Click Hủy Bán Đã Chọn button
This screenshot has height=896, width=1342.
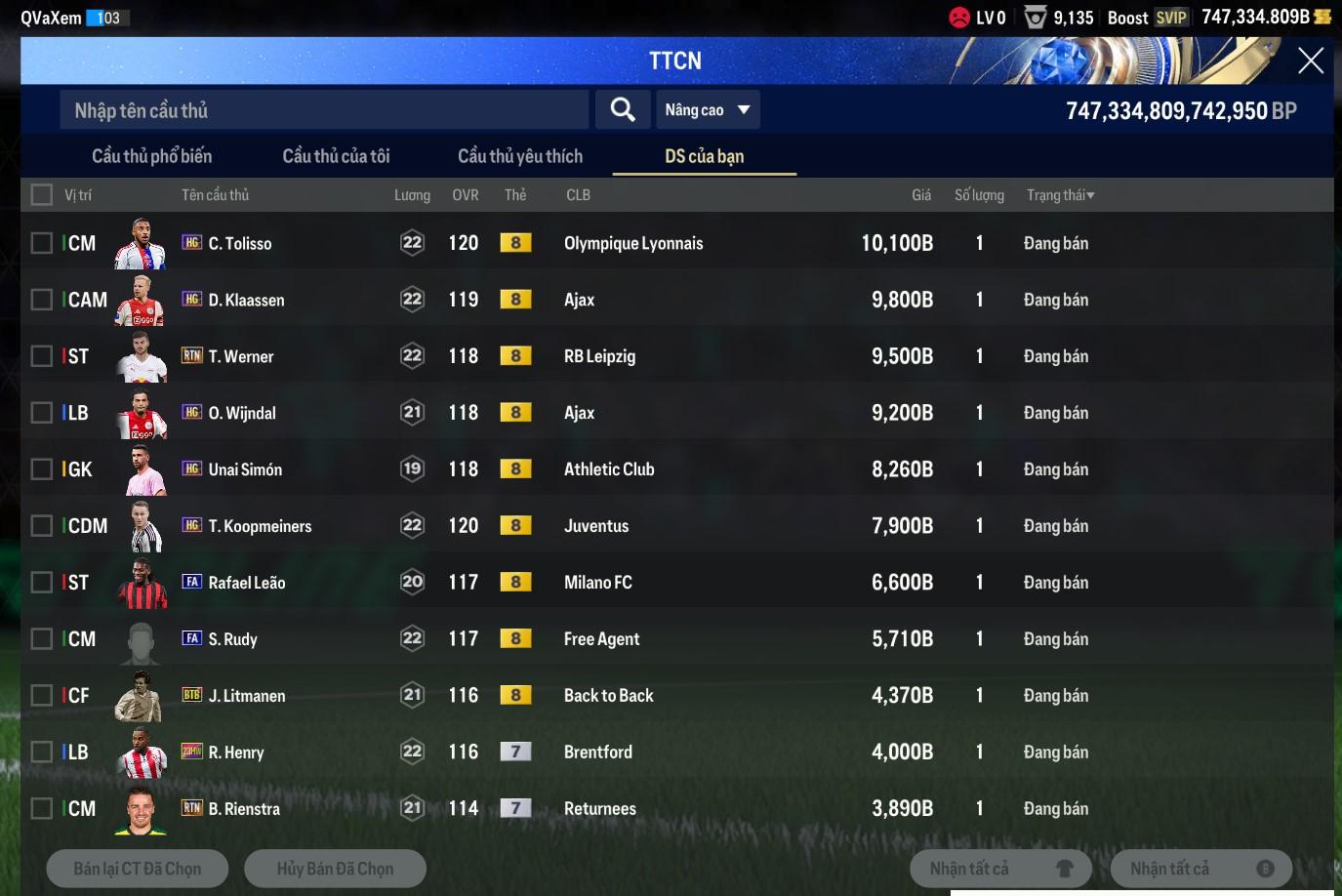pos(335,869)
